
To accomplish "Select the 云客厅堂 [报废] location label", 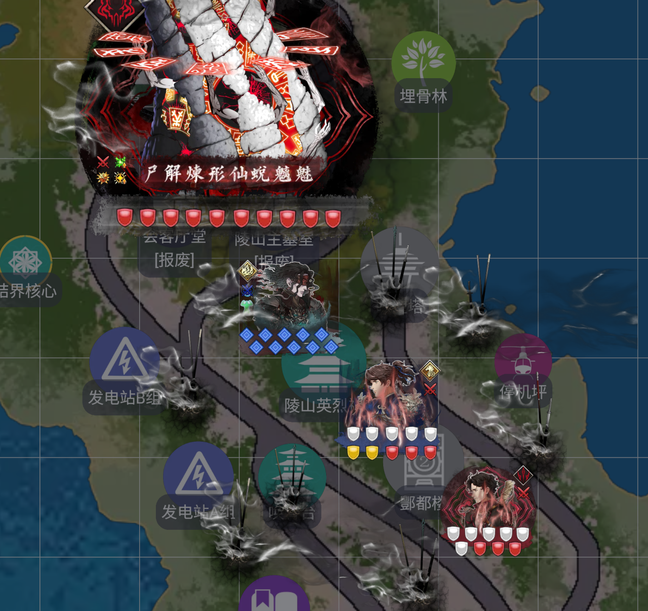I will click(173, 248).
